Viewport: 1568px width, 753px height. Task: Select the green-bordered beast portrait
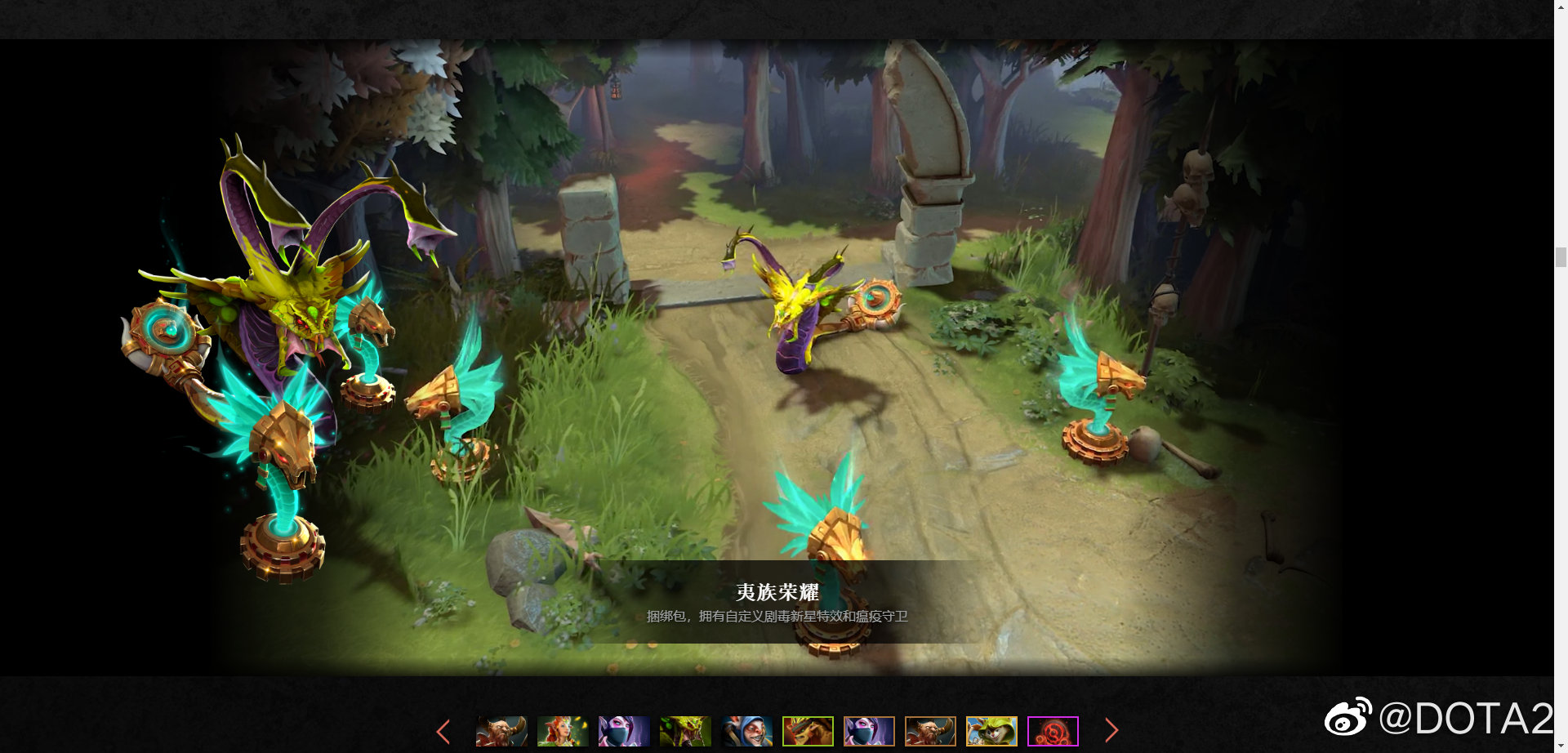coord(809,731)
